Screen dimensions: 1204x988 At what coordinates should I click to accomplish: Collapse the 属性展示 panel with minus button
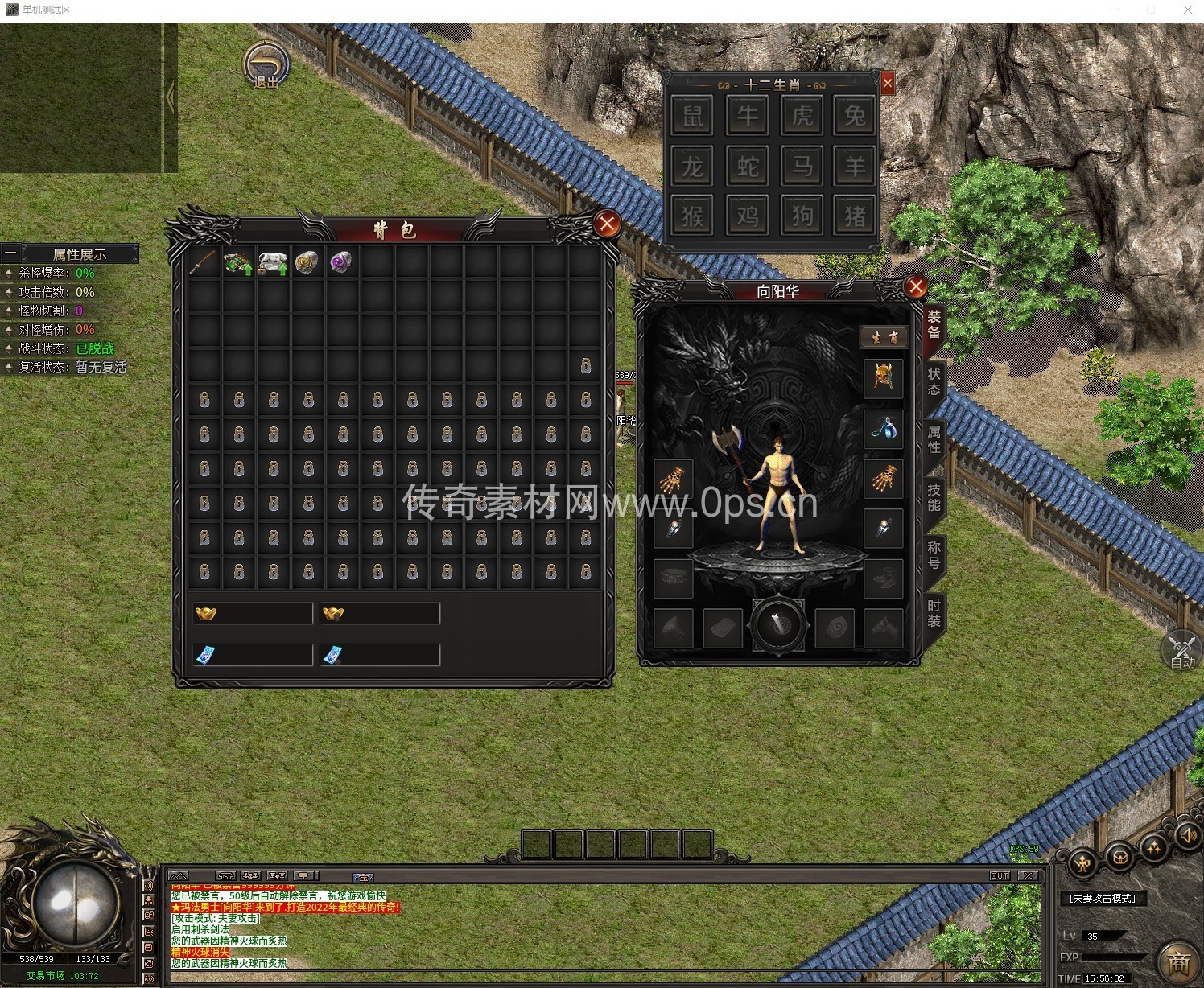pyautogui.click(x=10, y=253)
